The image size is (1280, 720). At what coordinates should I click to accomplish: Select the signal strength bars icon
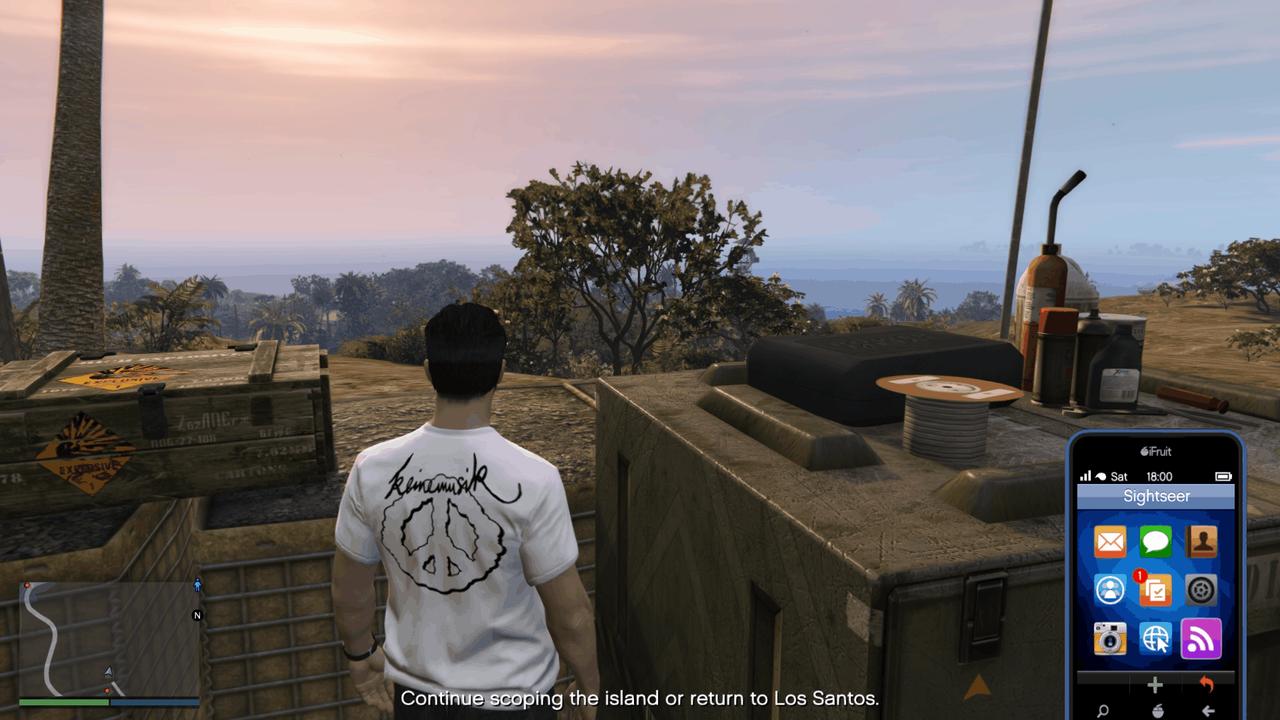pyautogui.click(x=1086, y=477)
